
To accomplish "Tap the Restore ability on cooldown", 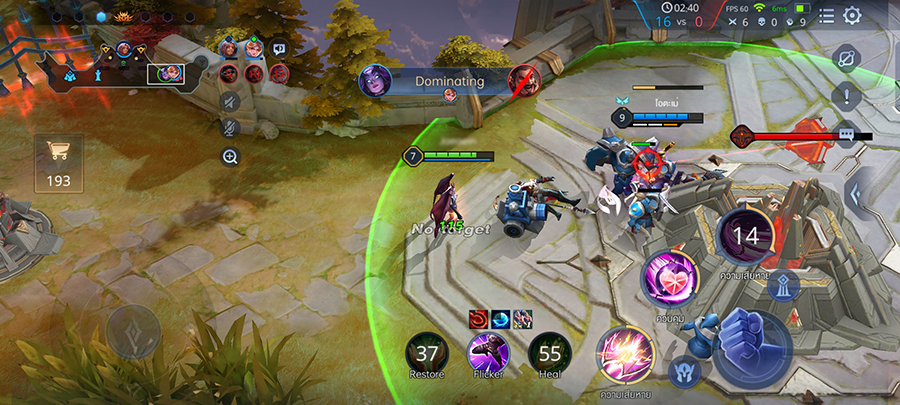I will click(427, 353).
